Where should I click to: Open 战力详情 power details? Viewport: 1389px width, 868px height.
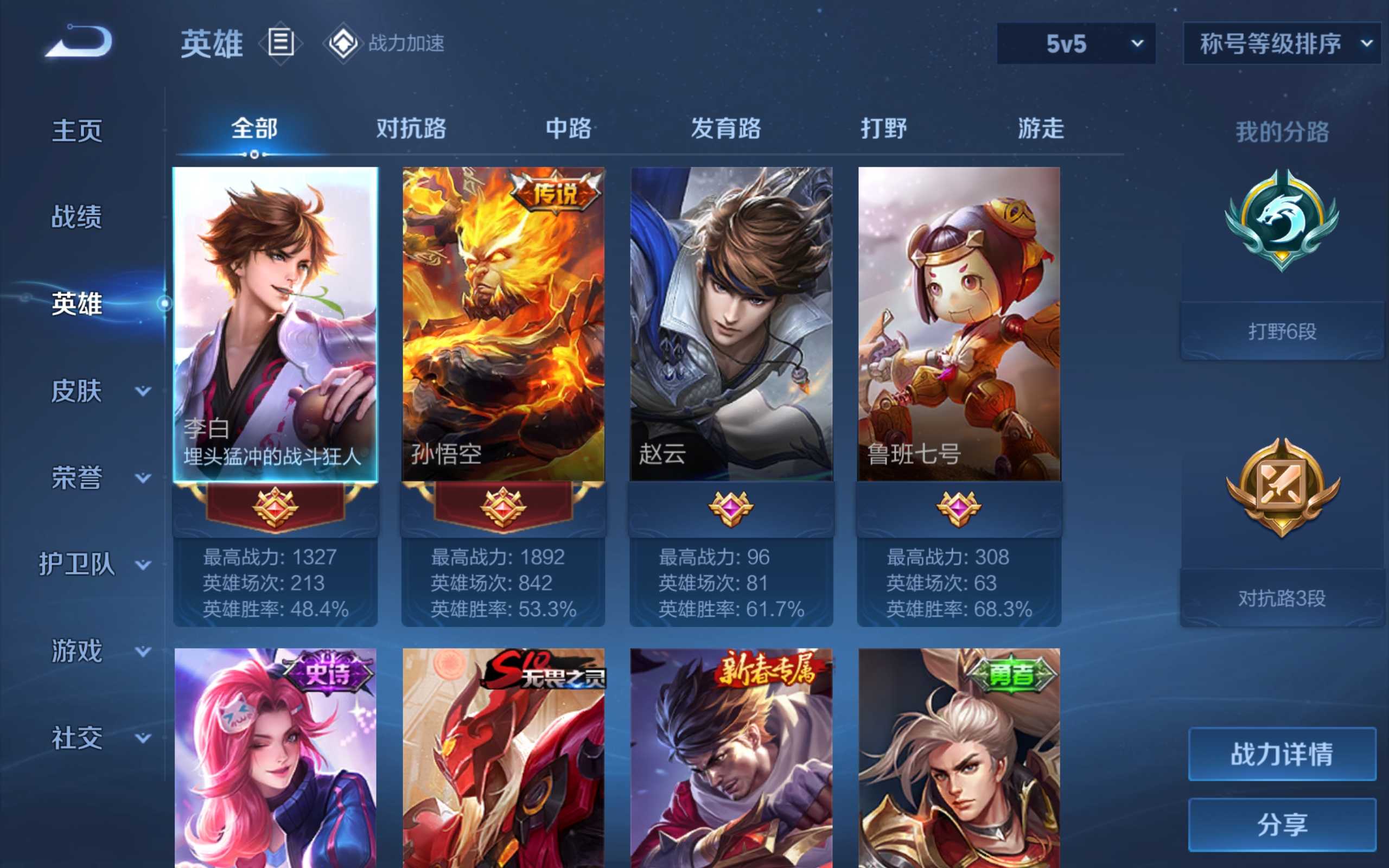[x=1282, y=754]
